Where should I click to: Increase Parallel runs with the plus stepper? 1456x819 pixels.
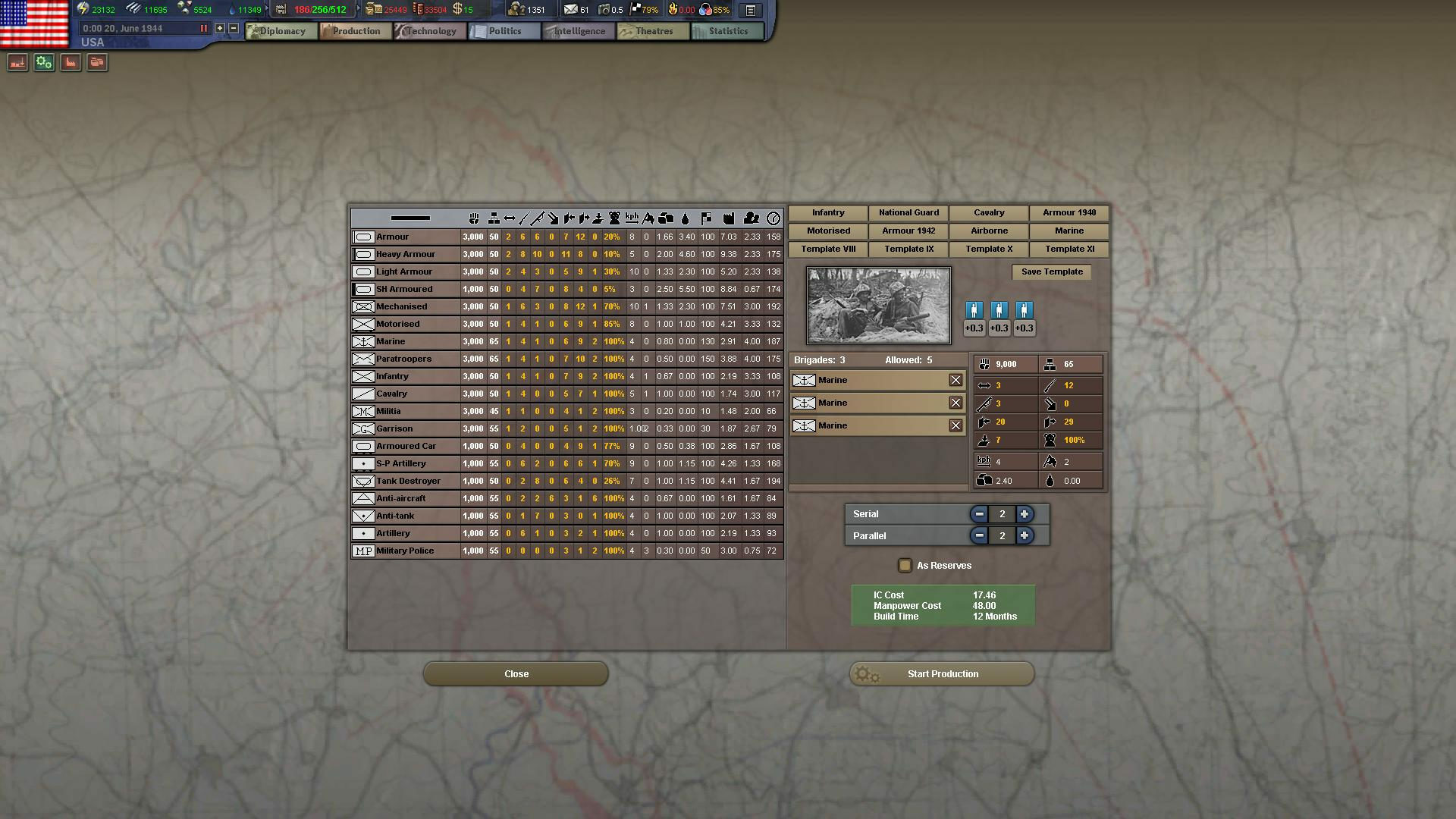(x=1025, y=535)
